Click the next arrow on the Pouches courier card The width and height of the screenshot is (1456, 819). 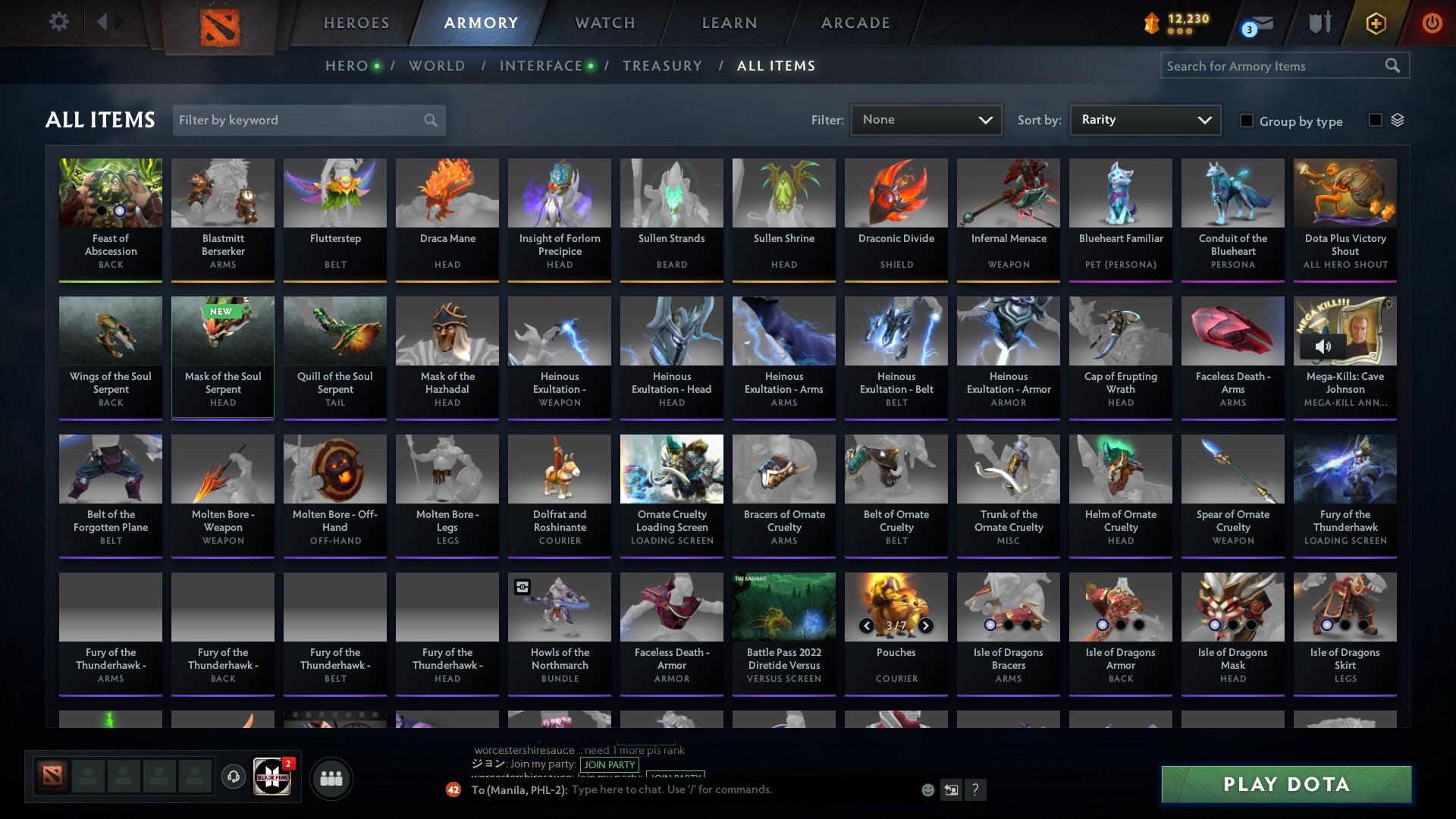[925, 626]
